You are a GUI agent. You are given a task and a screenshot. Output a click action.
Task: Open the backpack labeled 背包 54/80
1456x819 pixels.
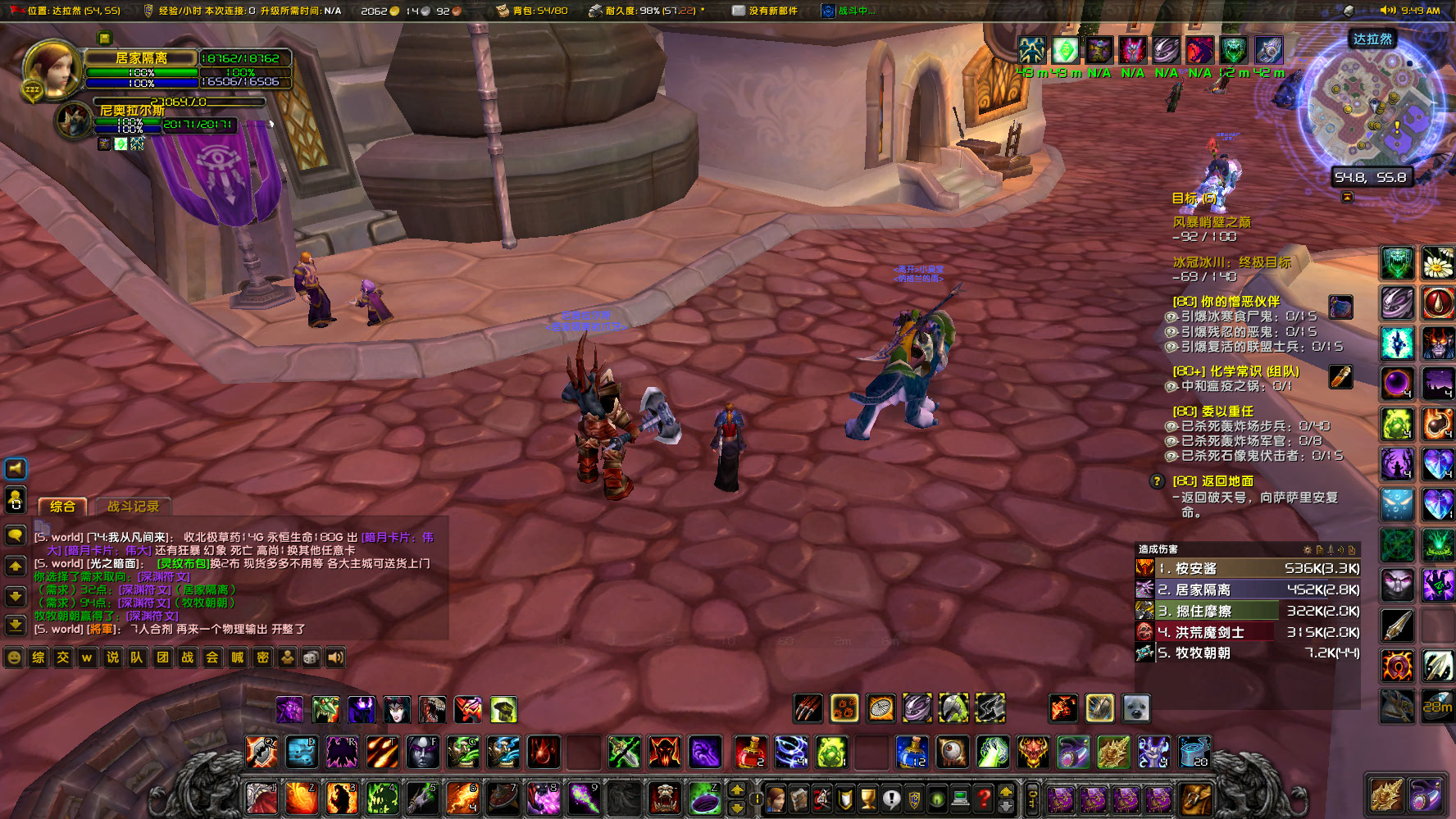point(503,11)
